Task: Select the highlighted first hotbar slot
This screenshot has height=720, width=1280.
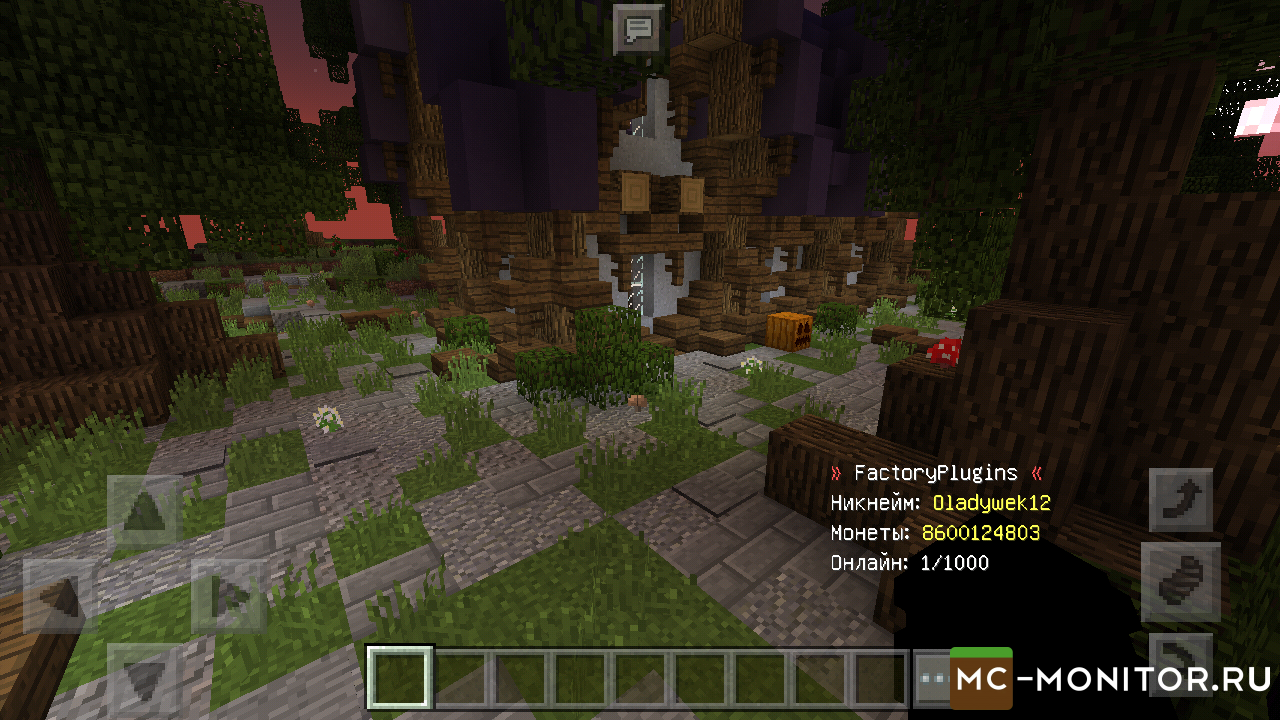Action: 400,678
